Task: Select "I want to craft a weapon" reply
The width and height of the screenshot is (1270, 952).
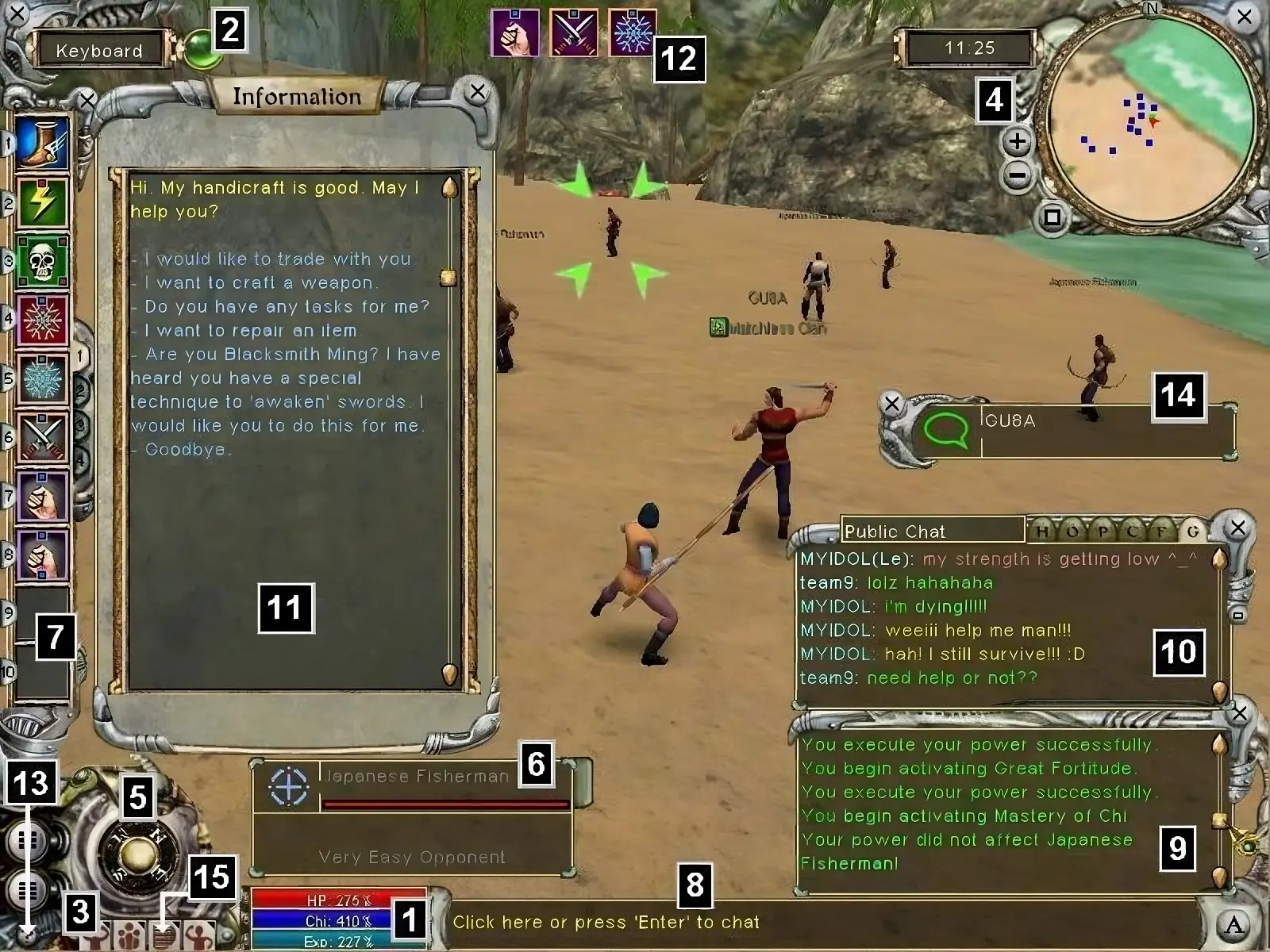Action: 260,283
